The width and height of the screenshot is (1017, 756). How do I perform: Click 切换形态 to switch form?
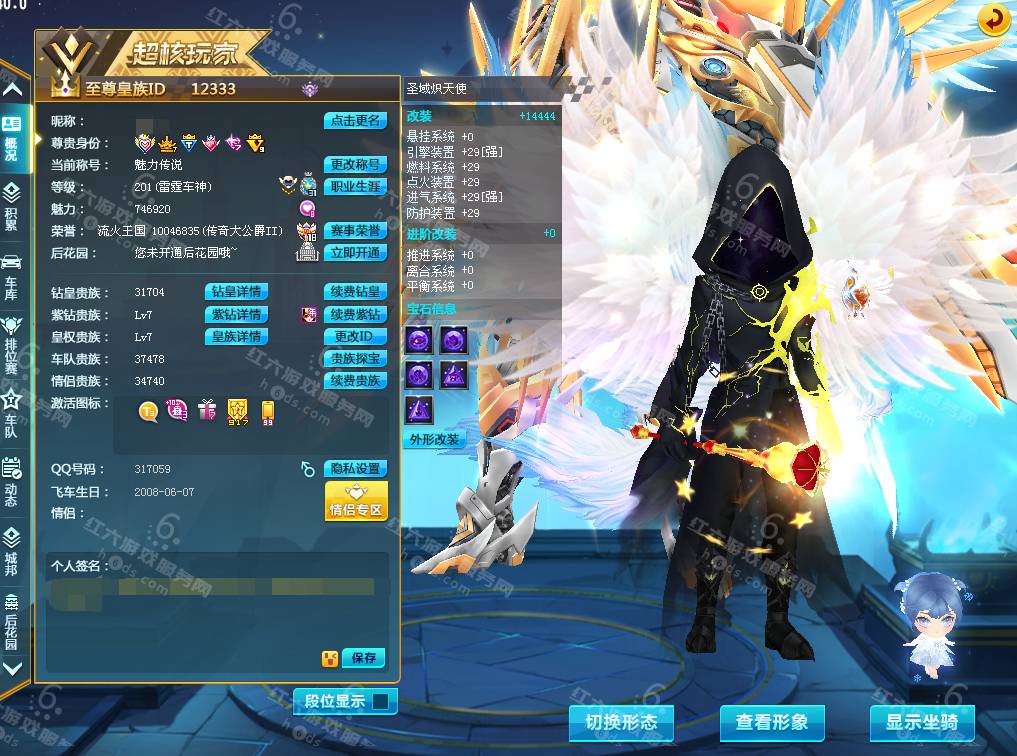point(621,722)
